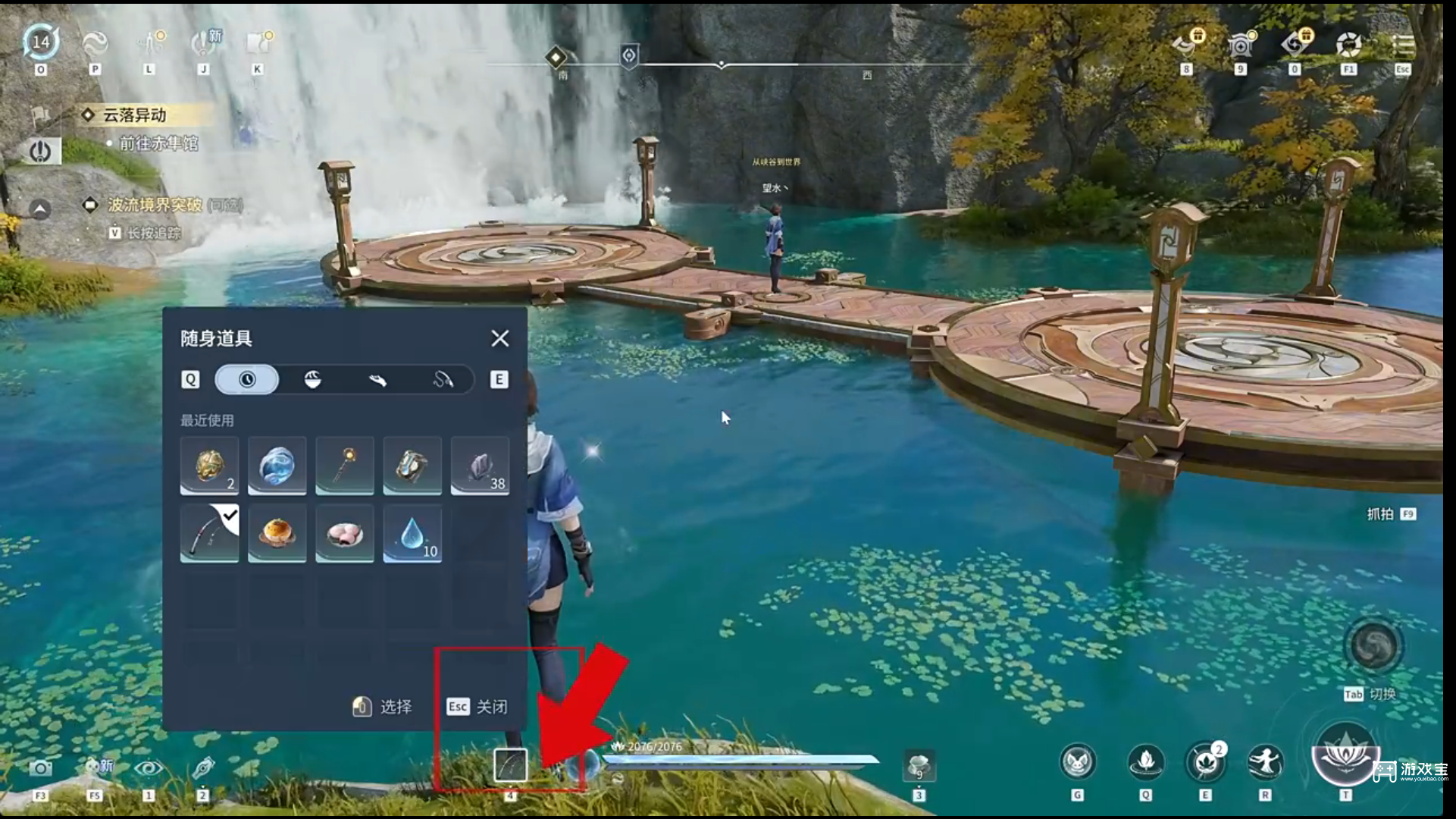Viewport: 1456px width, 819px height.
Task: Choose the blue swirling orb item
Action: point(277,465)
